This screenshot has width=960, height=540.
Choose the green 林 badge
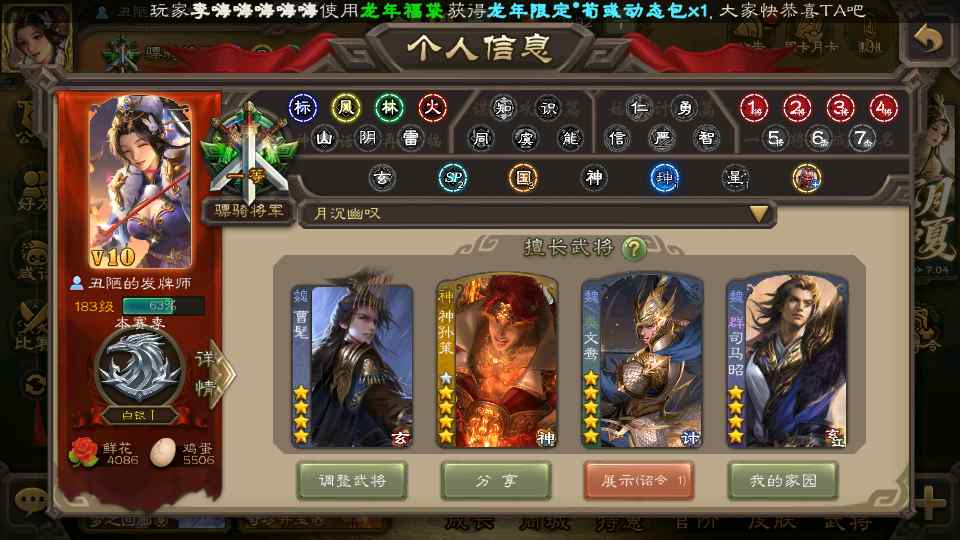pyautogui.click(x=389, y=107)
